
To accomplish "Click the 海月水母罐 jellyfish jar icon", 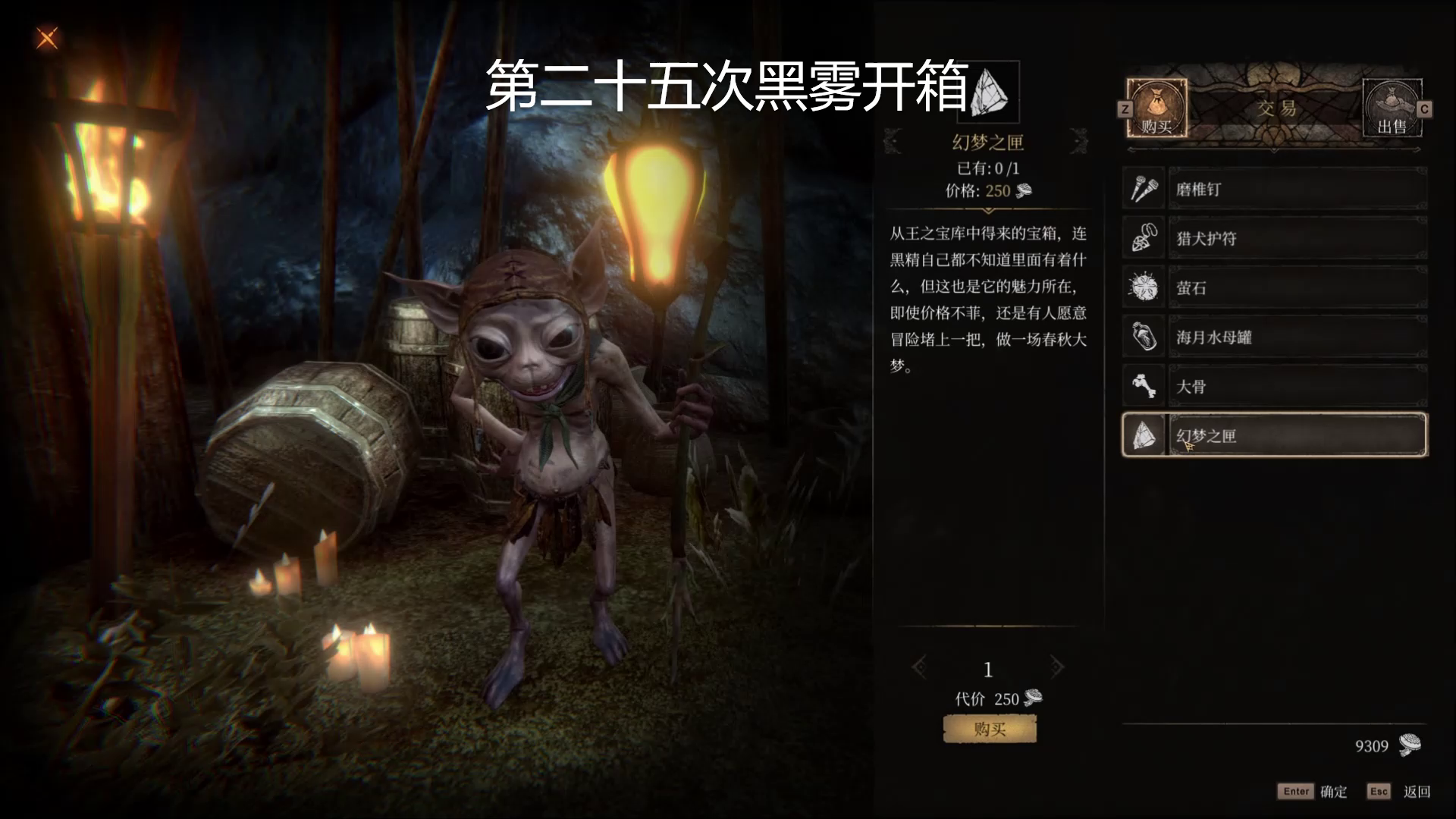I will tap(1144, 337).
